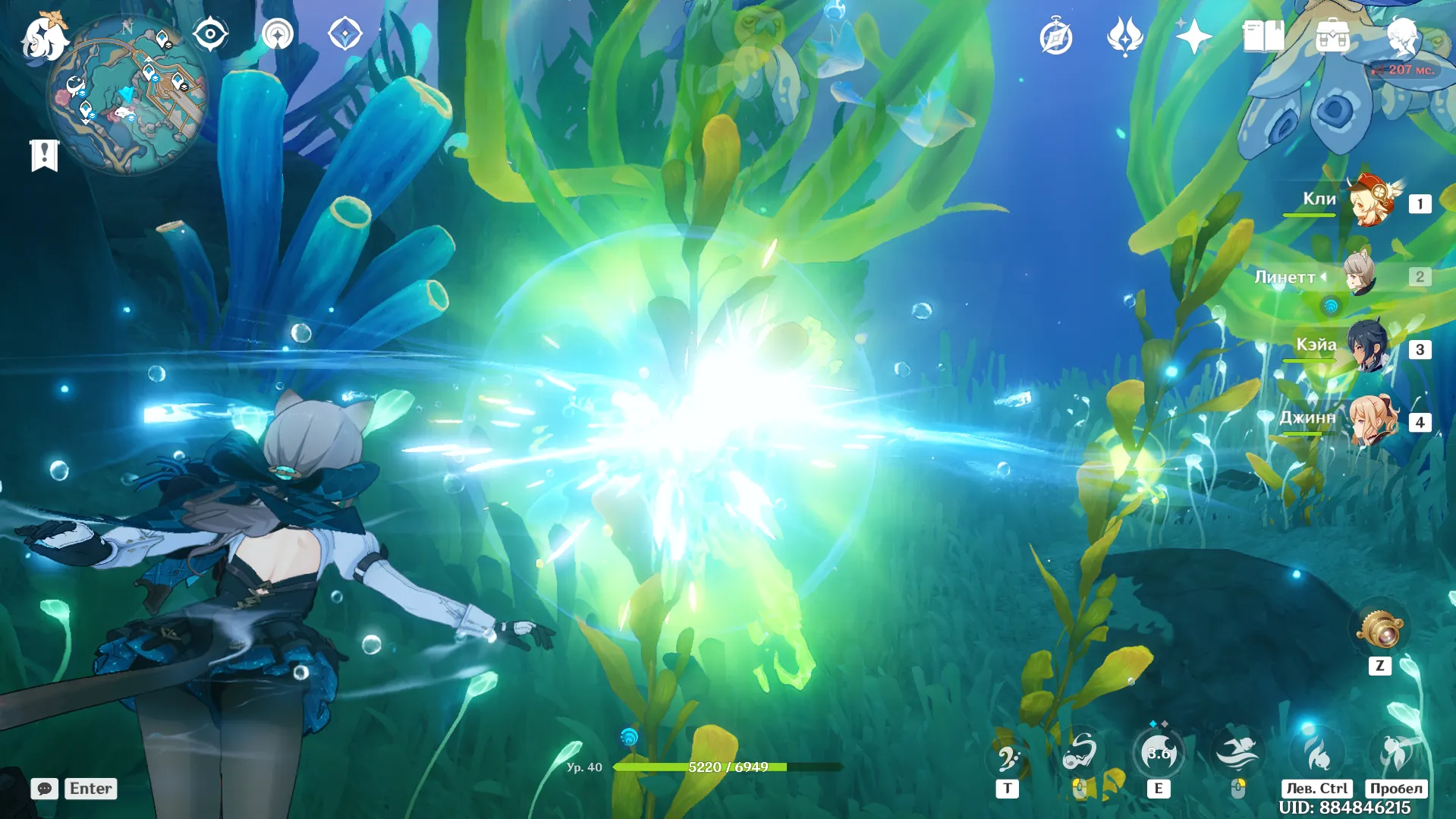1456x819 pixels.
Task: Open the adventurer handbook book icon
Action: click(1263, 36)
